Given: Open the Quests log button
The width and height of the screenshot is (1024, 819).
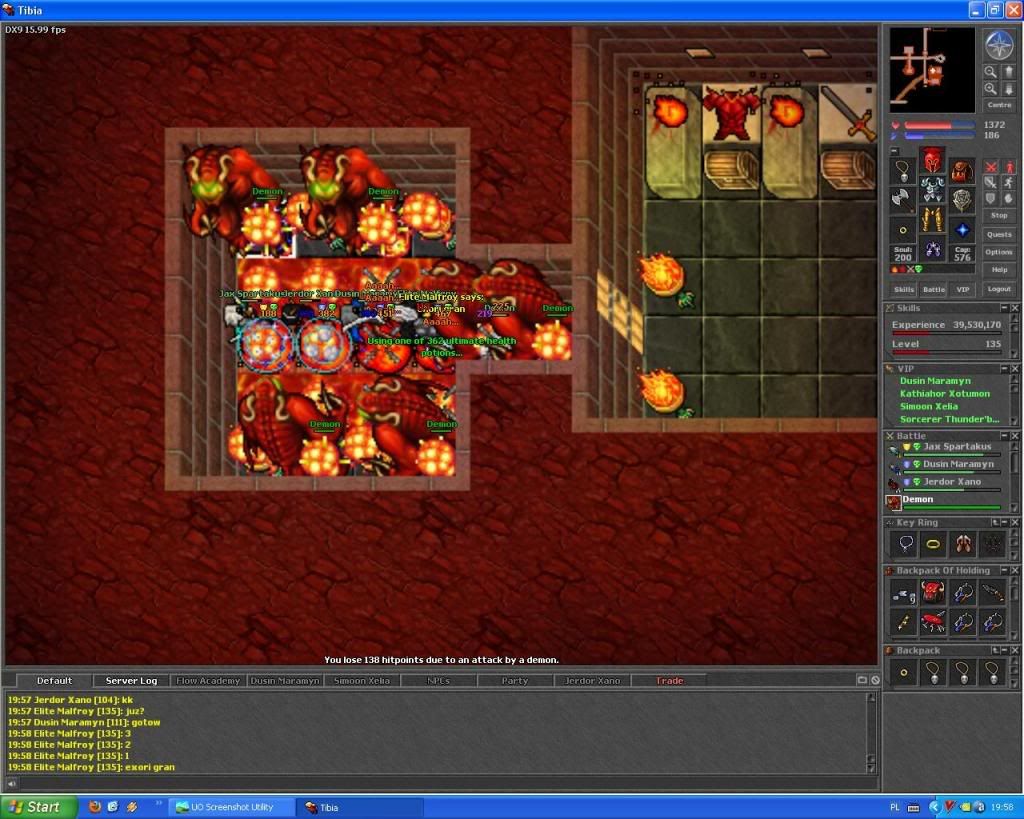Looking at the screenshot, I should 999,234.
